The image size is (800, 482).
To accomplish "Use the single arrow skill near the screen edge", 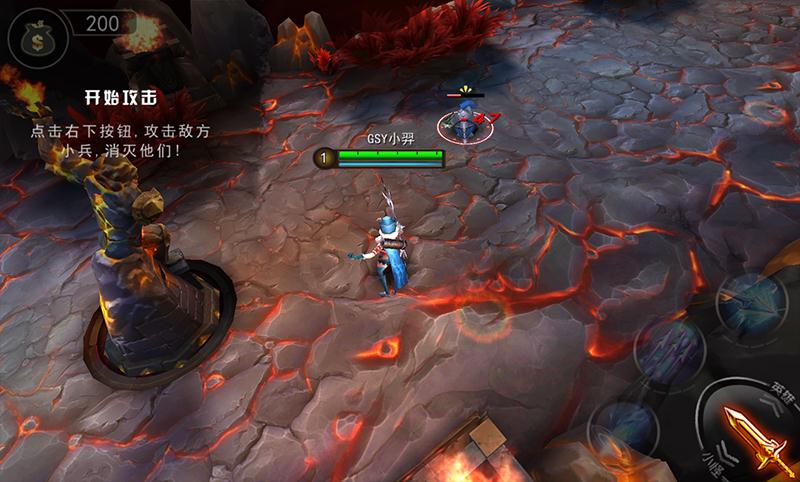I will (751, 300).
